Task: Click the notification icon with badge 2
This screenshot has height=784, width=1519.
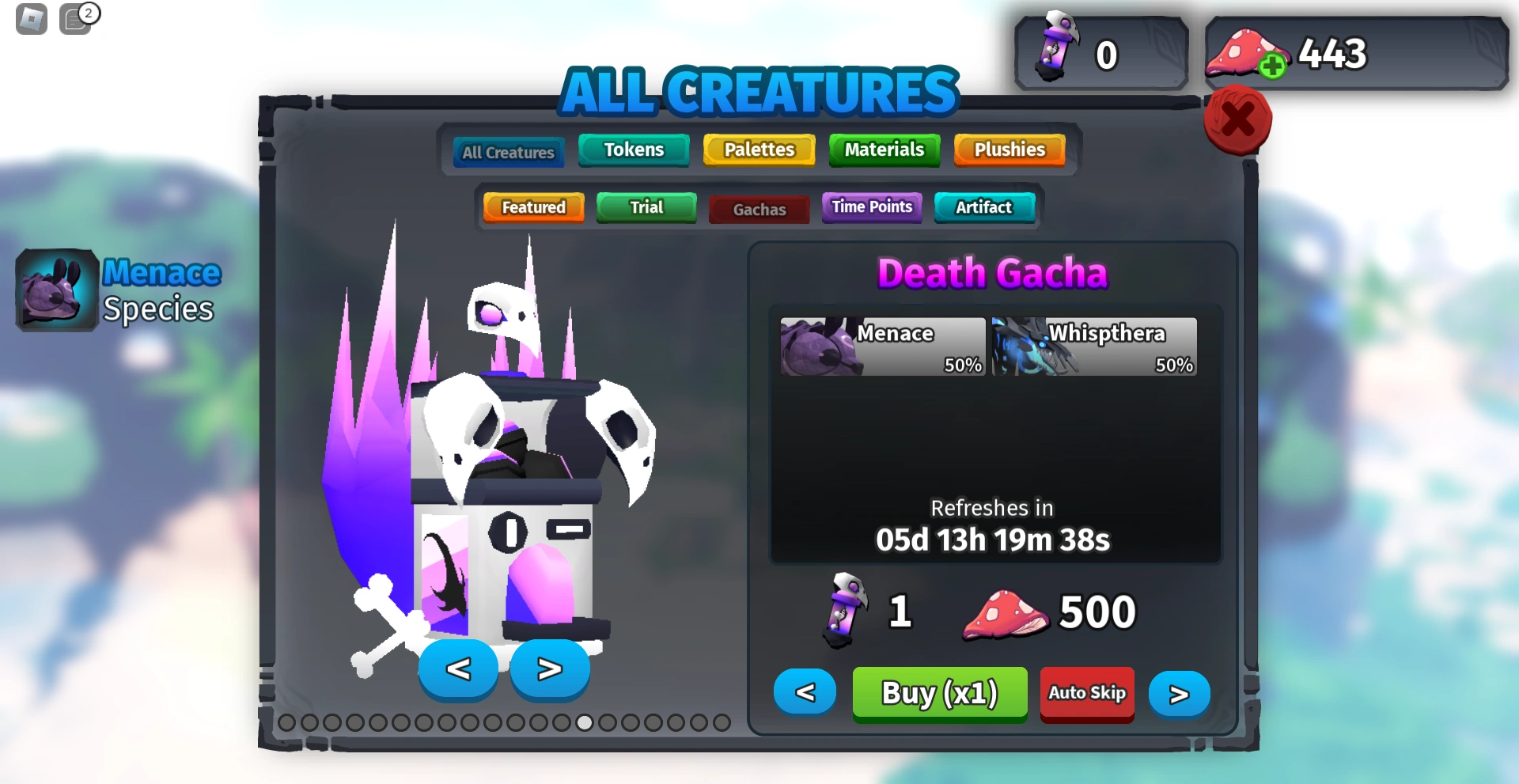Action: [76, 19]
